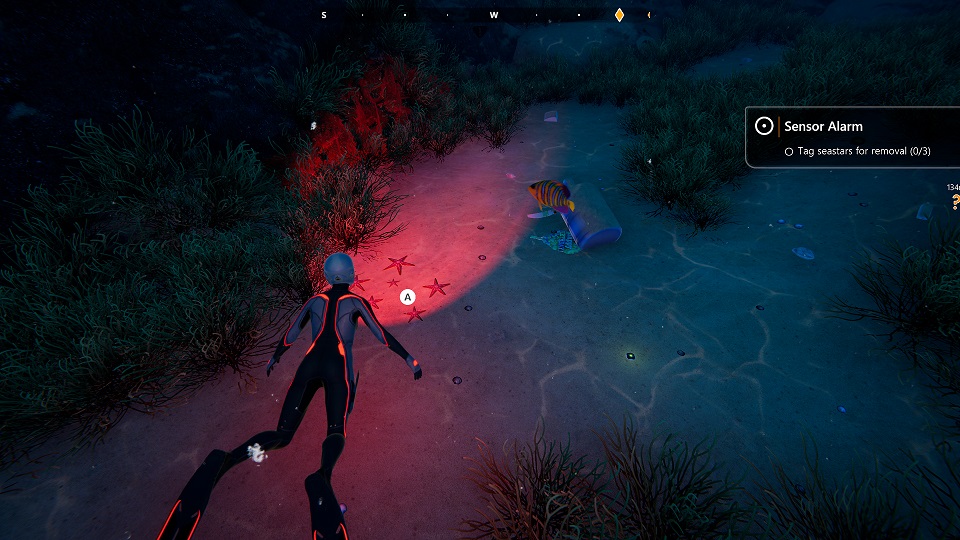Select the W heading on the compass
The height and width of the screenshot is (540, 960).
click(x=494, y=15)
